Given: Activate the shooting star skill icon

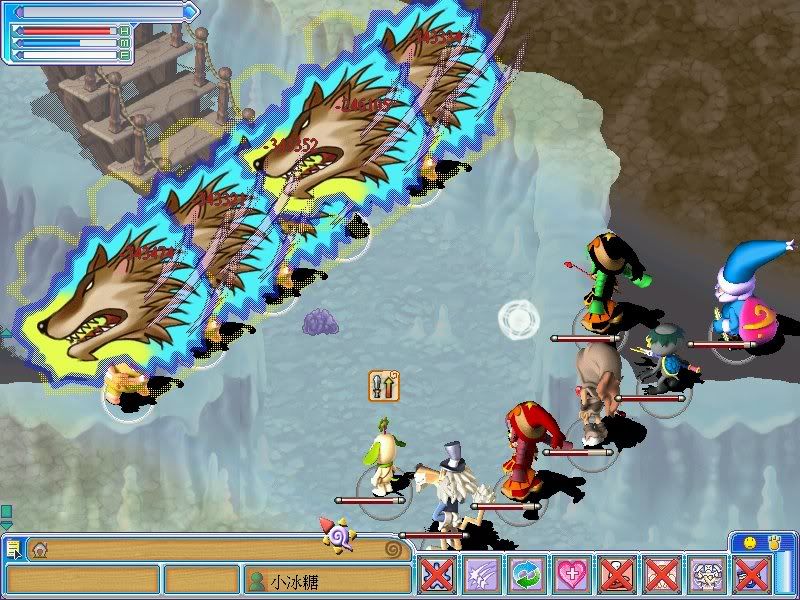Looking at the screenshot, I should click(x=481, y=577).
